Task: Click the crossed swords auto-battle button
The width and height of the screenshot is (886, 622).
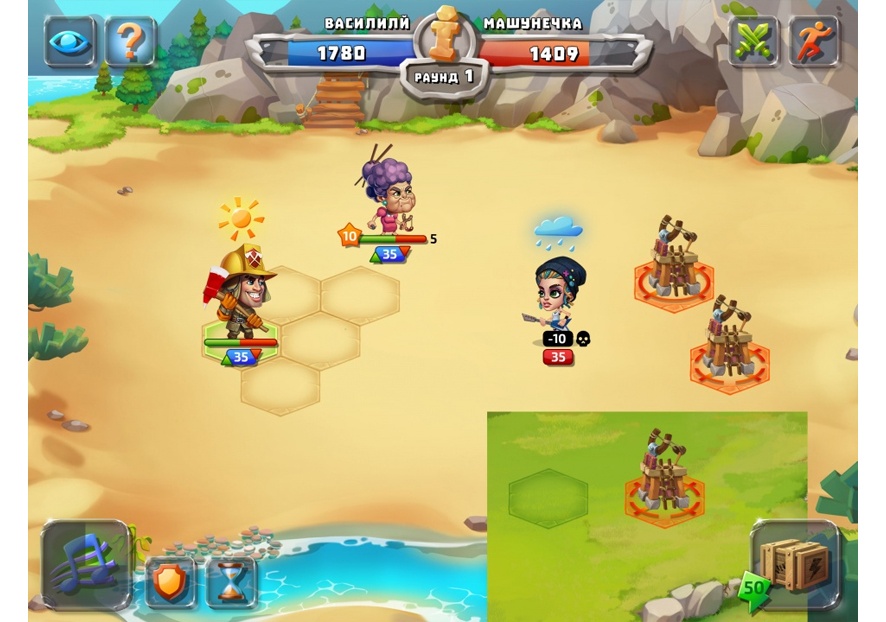Action: click(753, 42)
